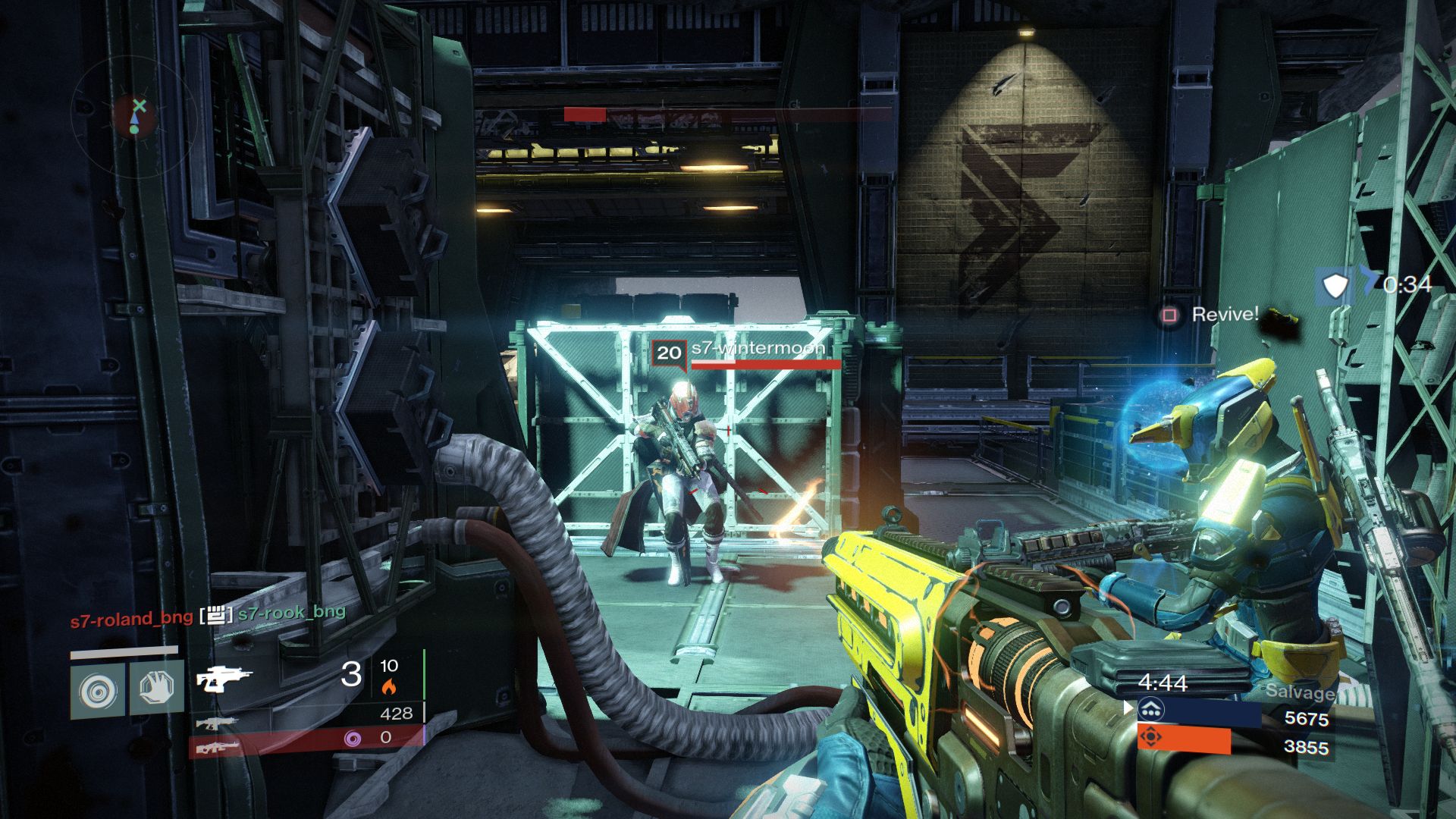
Task: Click the s7-wintermoon level 20 nameplate
Action: tap(739, 352)
